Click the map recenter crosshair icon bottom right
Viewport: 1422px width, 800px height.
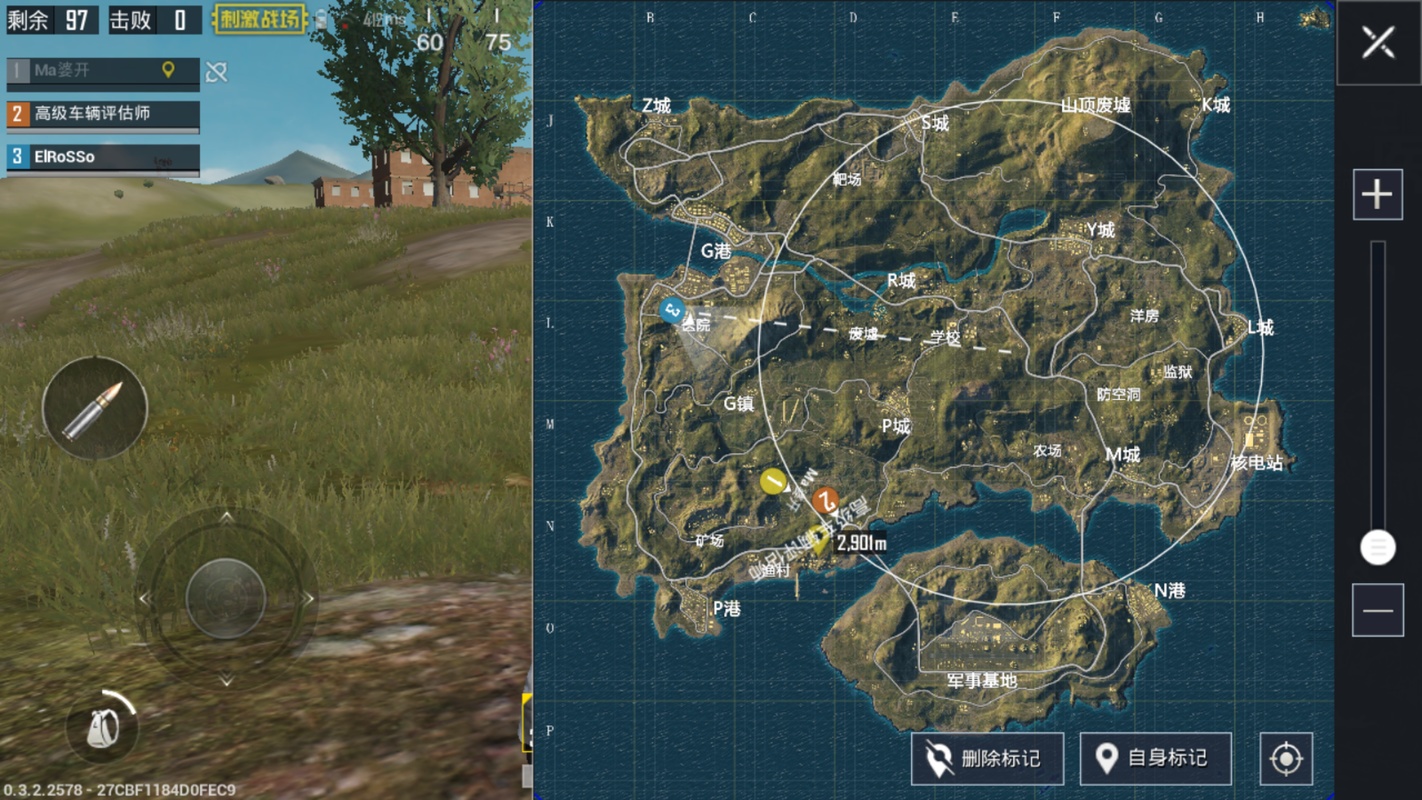1287,759
